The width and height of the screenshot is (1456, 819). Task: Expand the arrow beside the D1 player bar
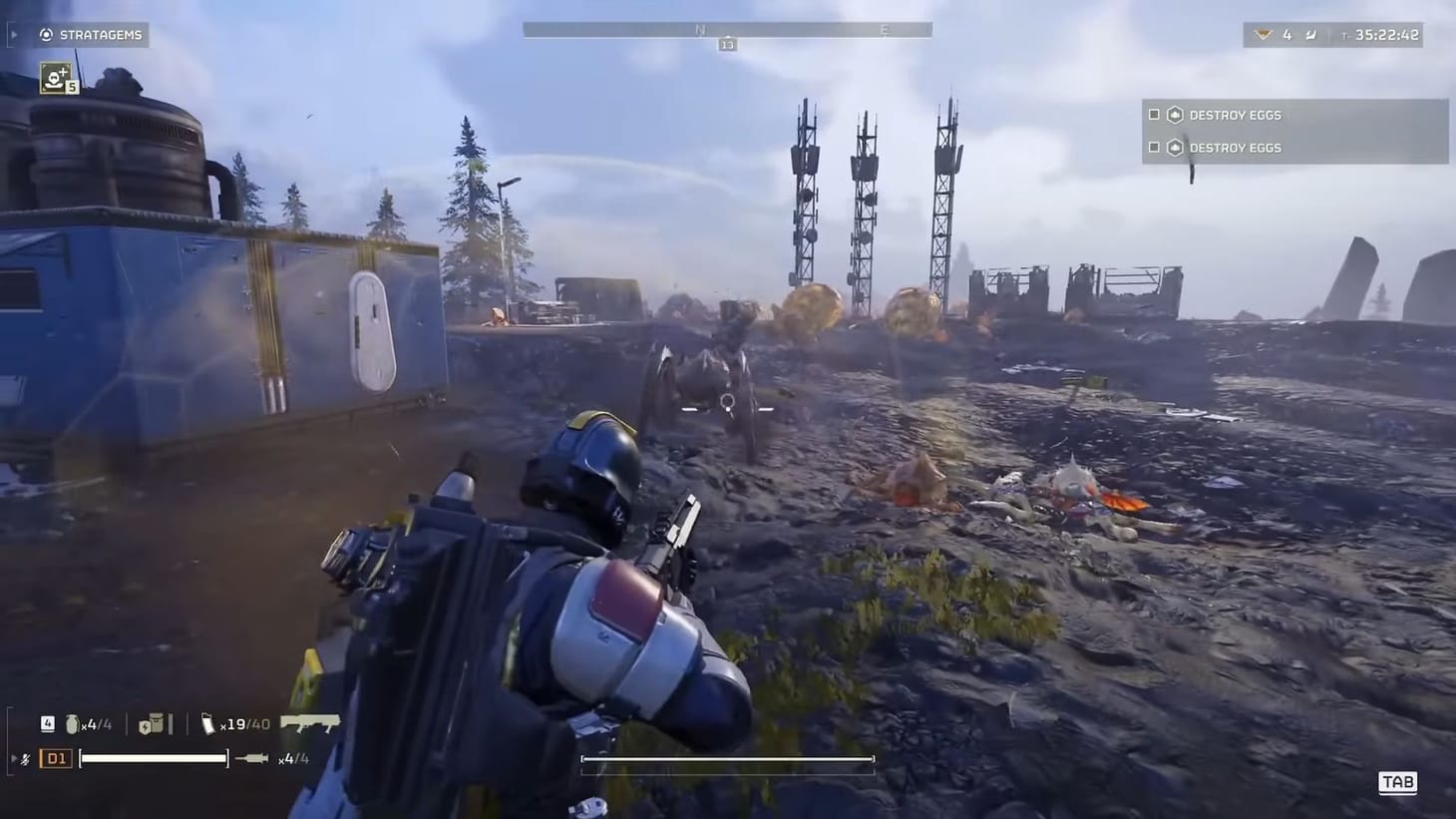(x=12, y=756)
